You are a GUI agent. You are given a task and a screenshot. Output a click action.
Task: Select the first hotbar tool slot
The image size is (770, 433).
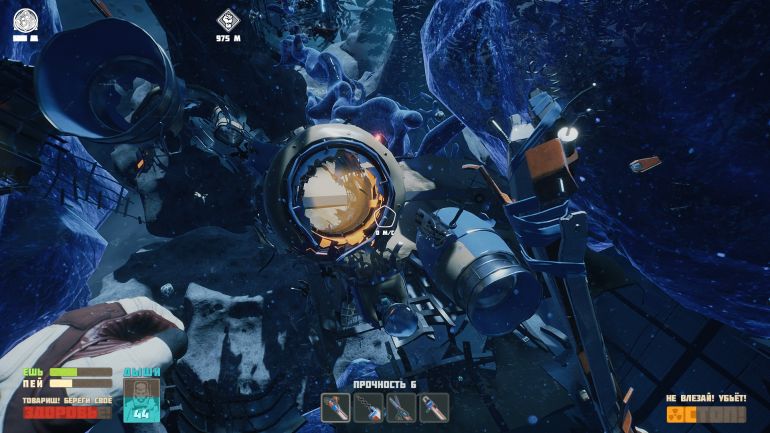(337, 407)
